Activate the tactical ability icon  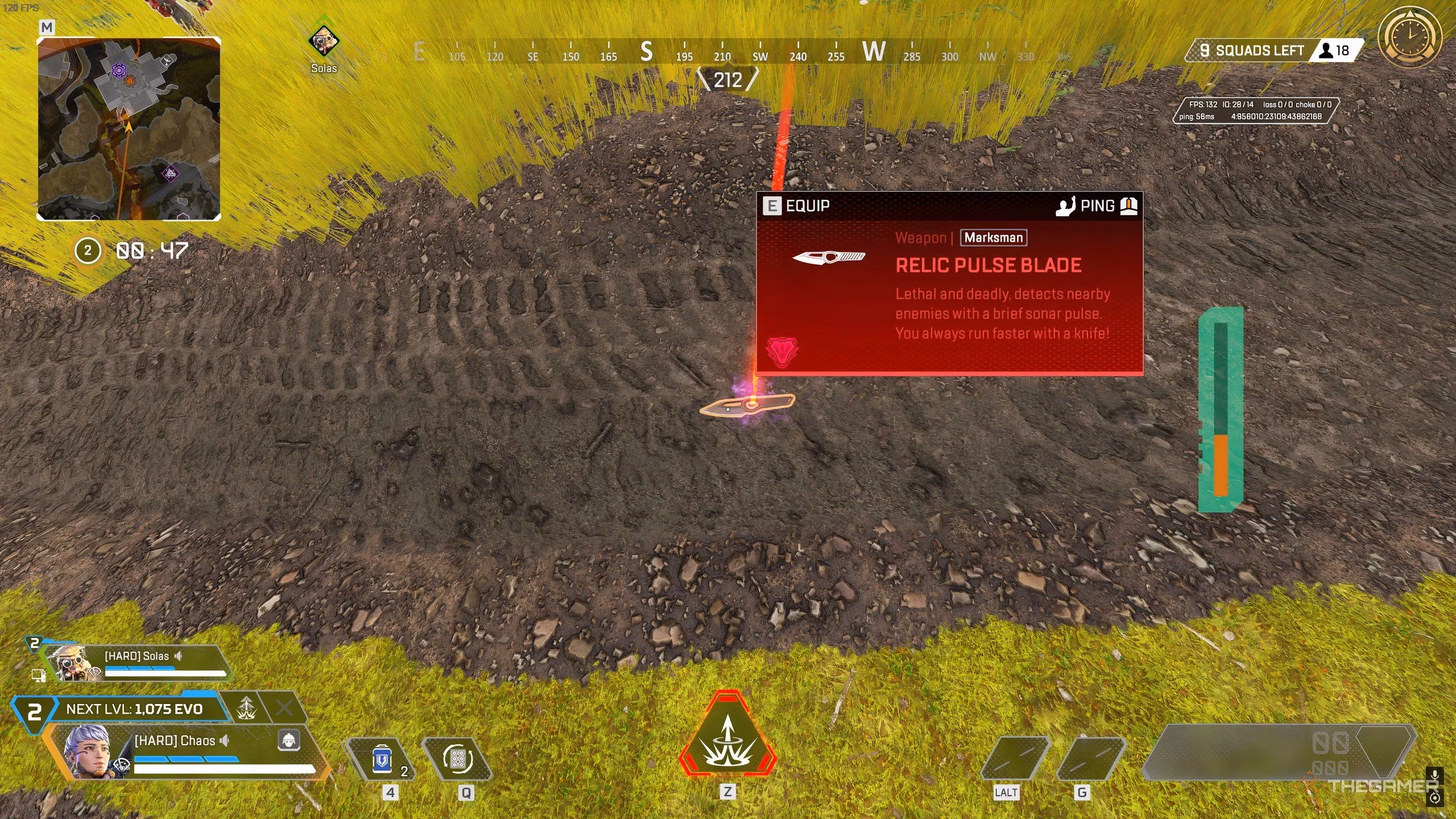click(458, 759)
